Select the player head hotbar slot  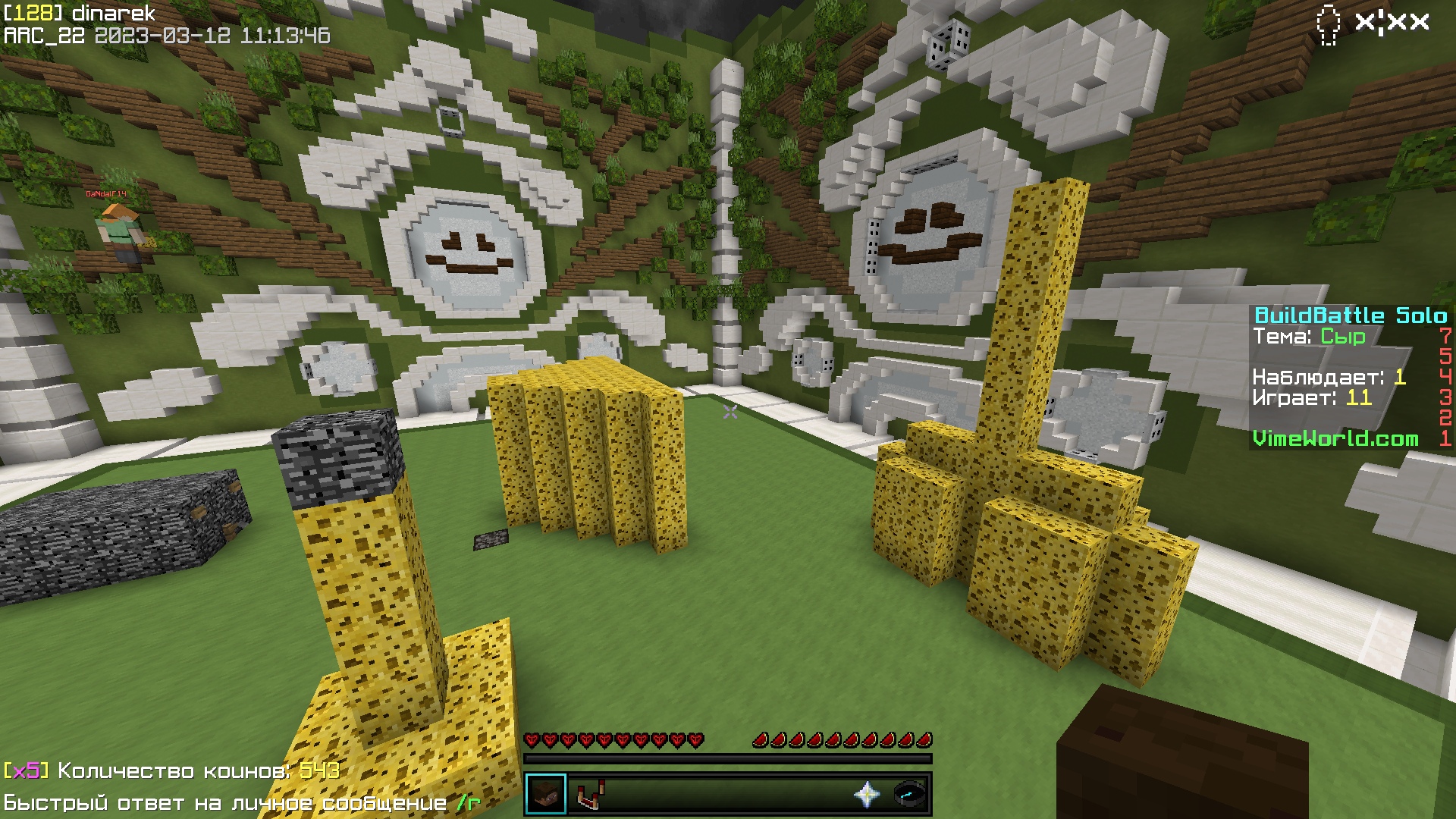(x=546, y=794)
